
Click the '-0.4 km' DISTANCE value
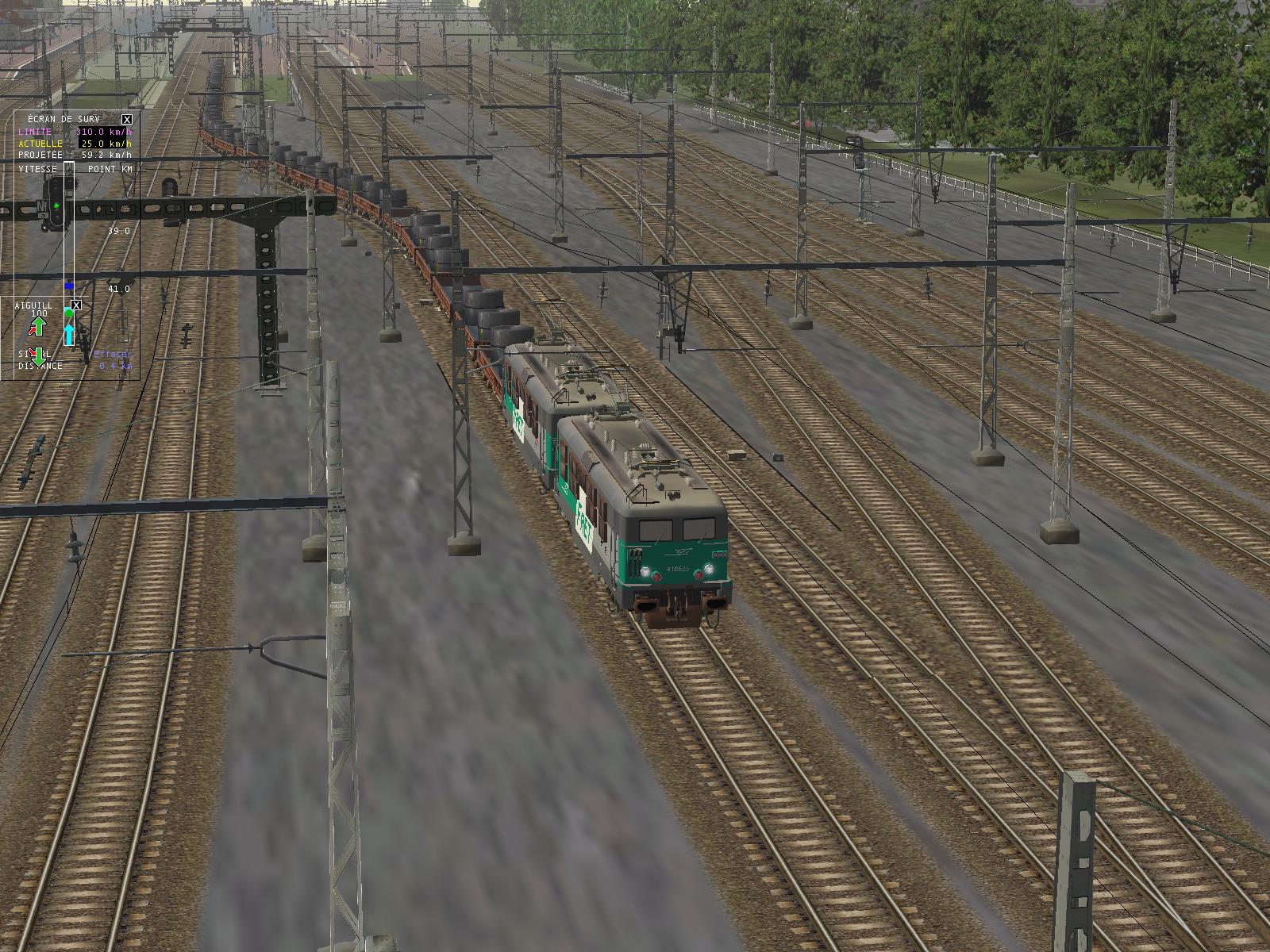click(x=114, y=366)
